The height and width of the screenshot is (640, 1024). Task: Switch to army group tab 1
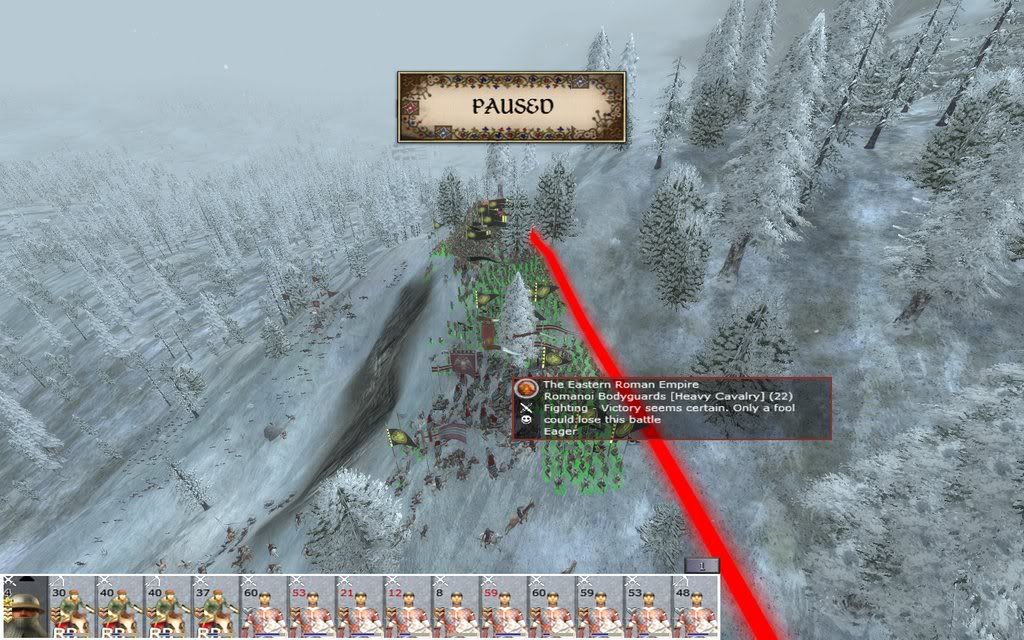(702, 566)
